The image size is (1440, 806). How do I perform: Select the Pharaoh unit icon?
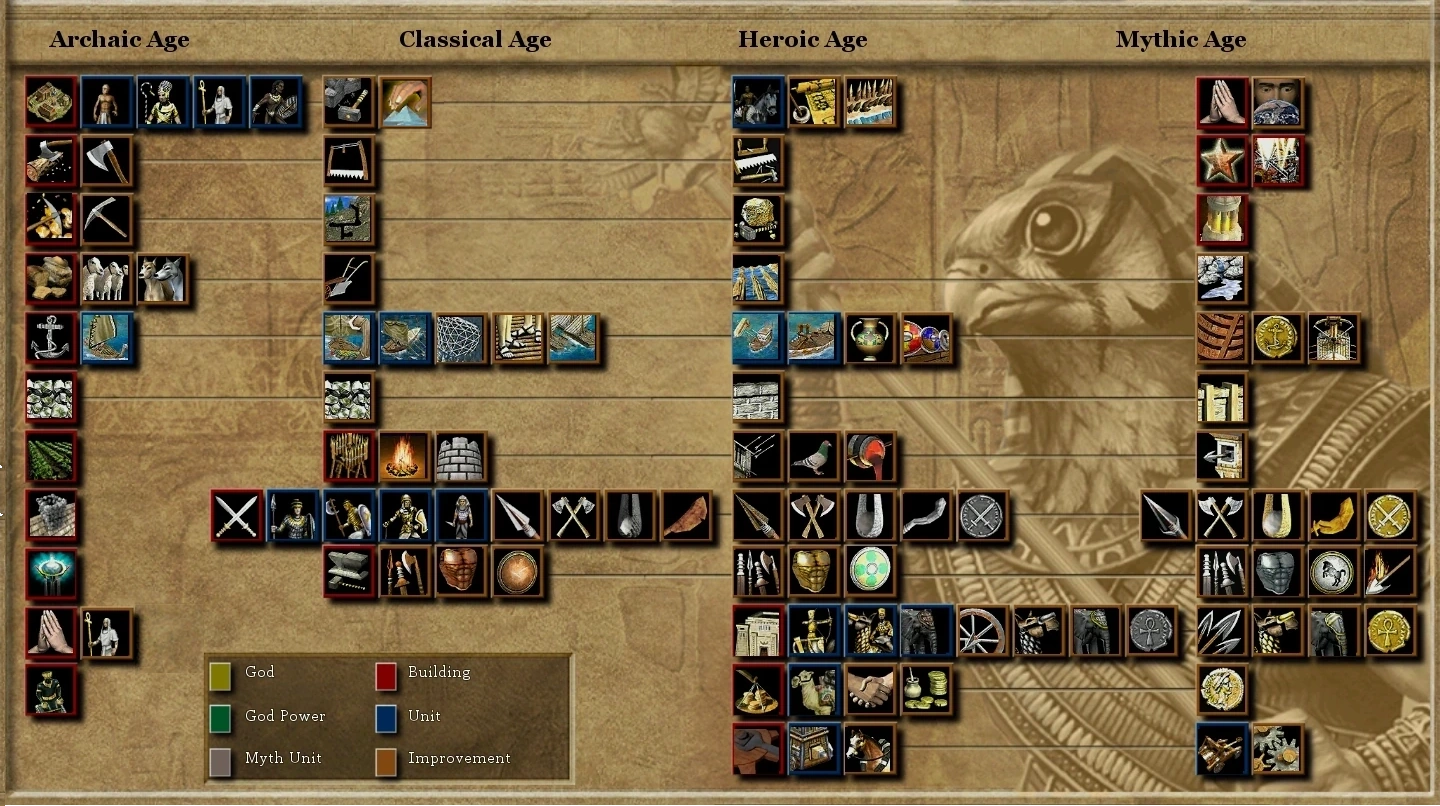pos(163,102)
